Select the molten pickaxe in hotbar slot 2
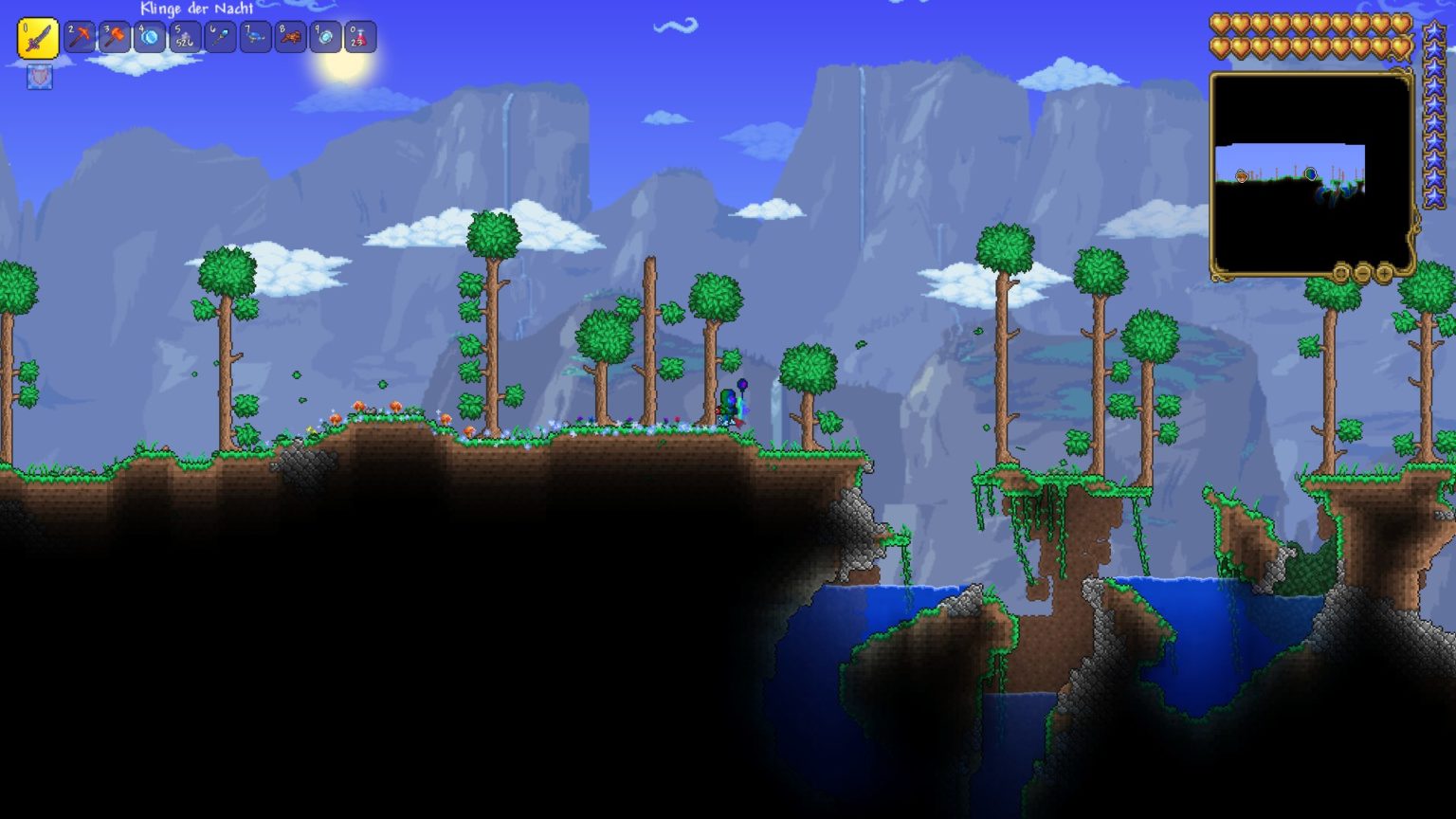 point(81,38)
